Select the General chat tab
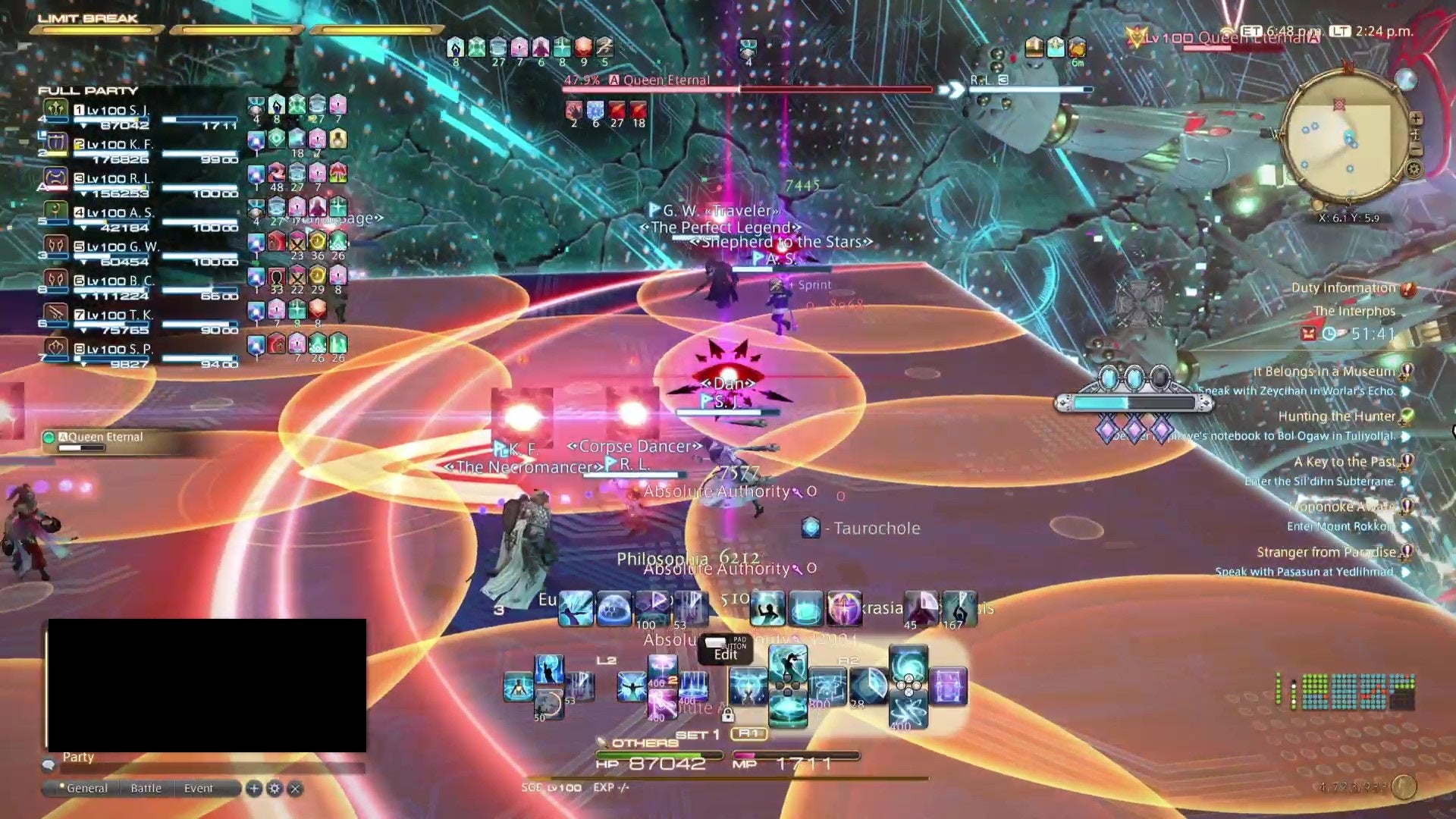1456x819 pixels. [87, 788]
